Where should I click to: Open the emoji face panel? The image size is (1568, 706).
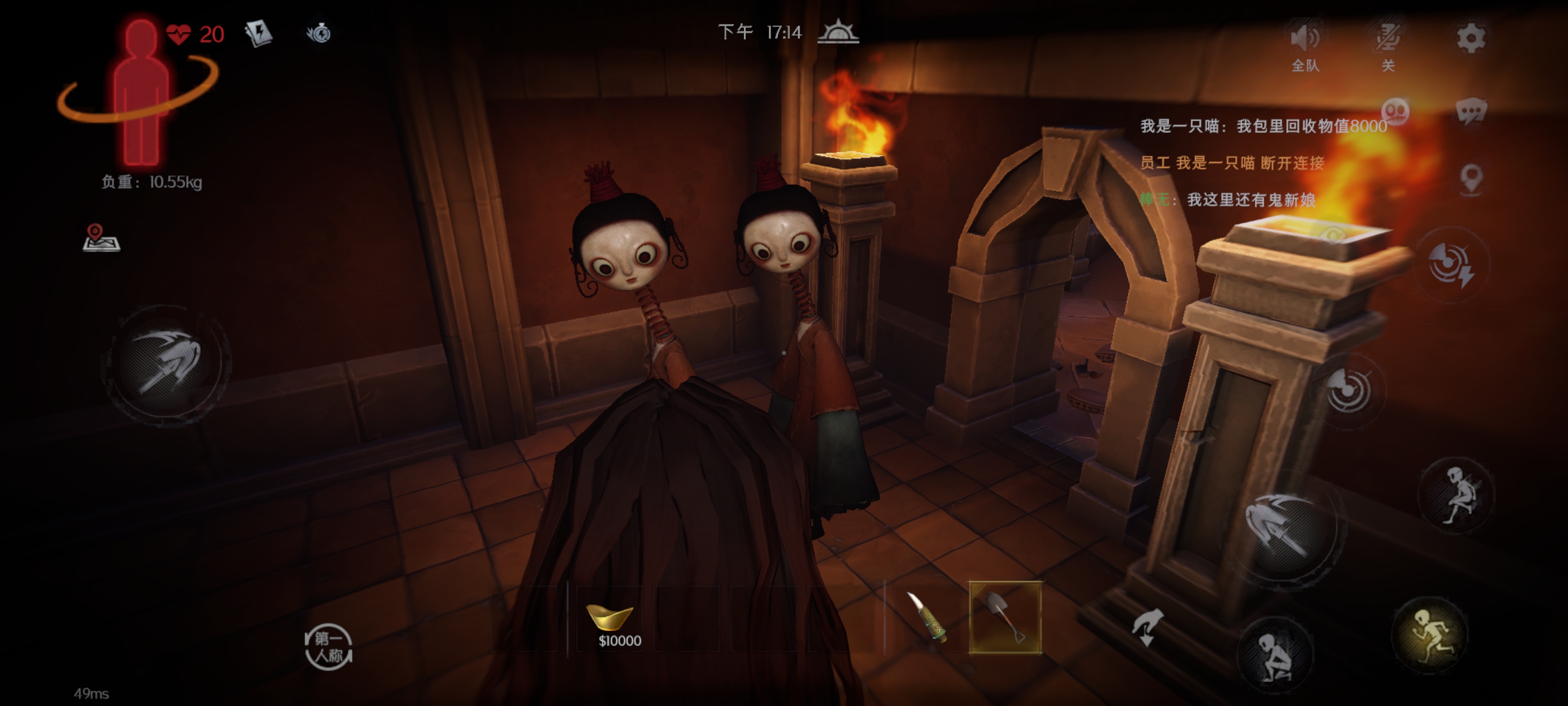(x=1395, y=112)
